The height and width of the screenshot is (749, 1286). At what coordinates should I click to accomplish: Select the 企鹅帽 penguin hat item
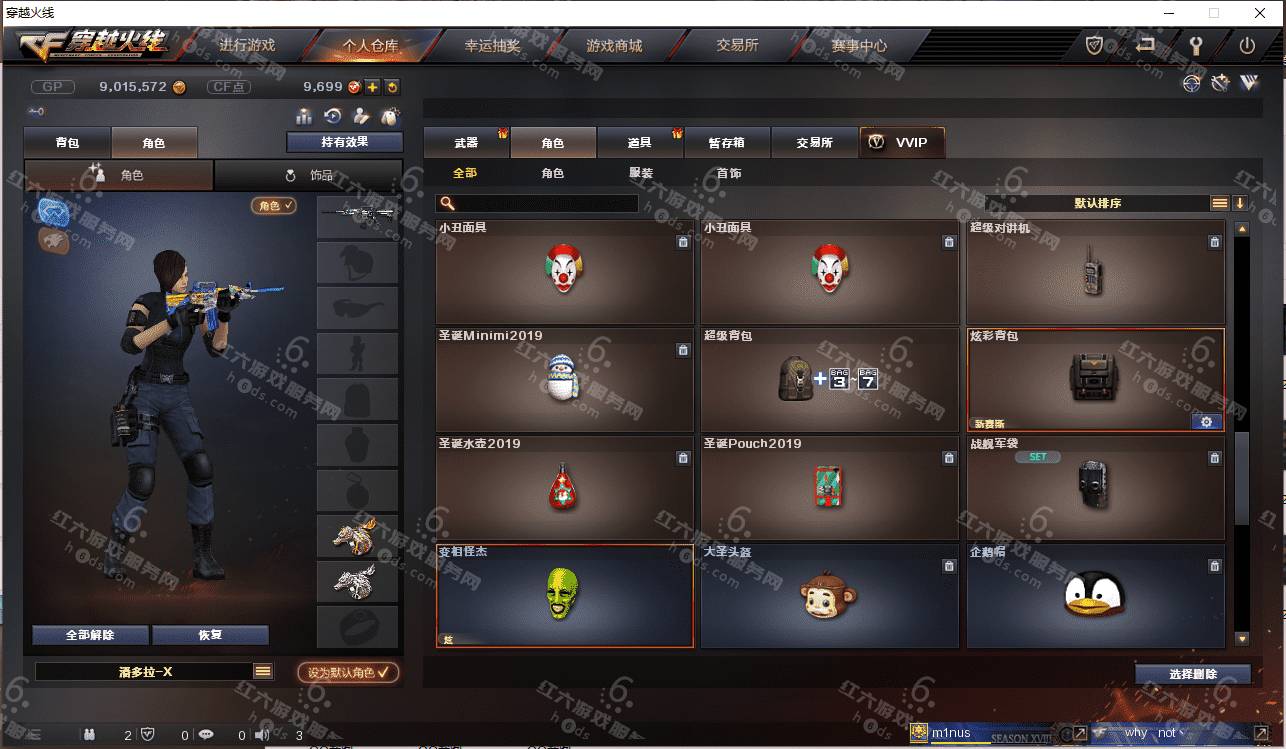(1094, 596)
